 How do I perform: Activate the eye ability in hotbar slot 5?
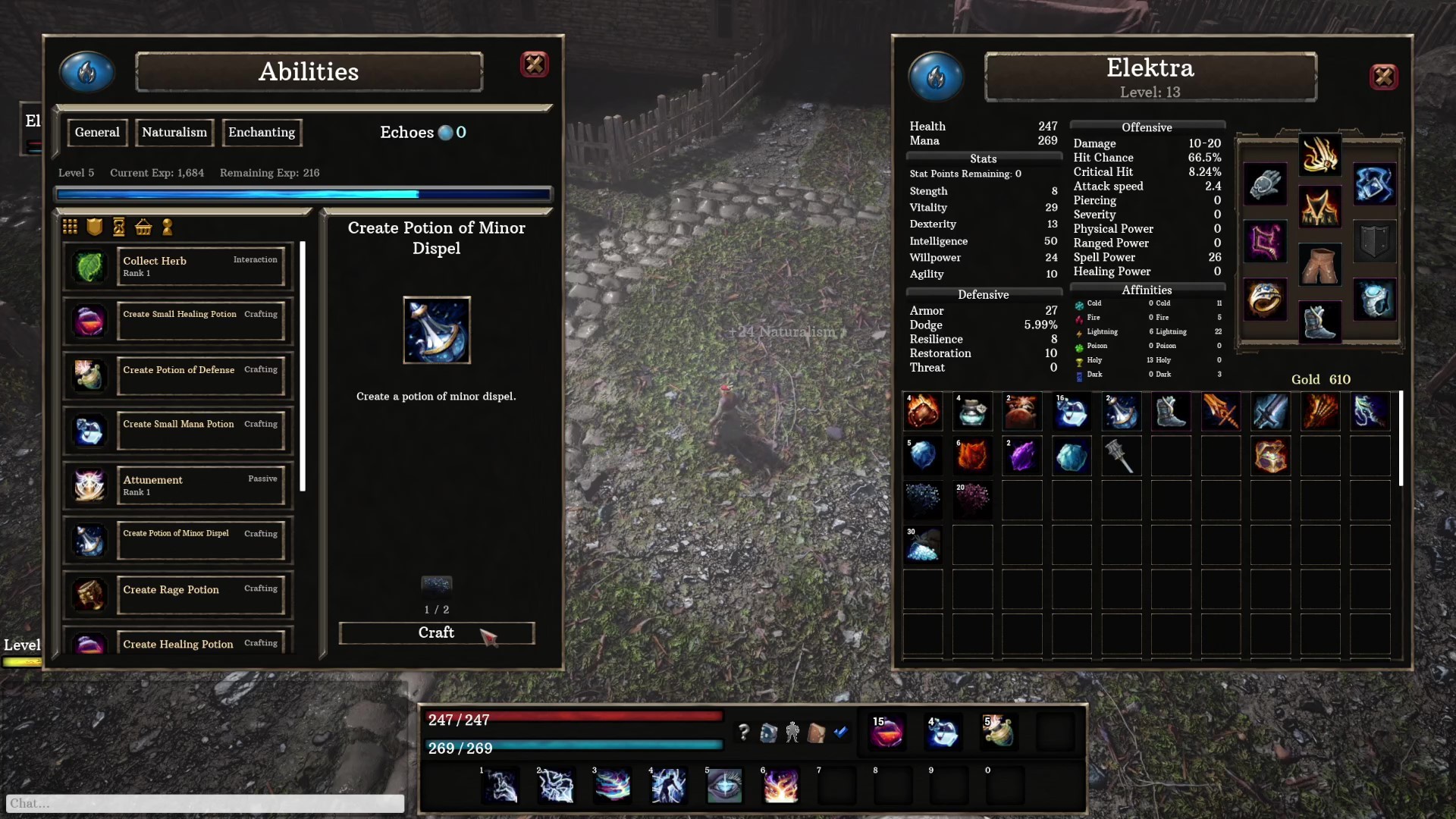point(724,786)
